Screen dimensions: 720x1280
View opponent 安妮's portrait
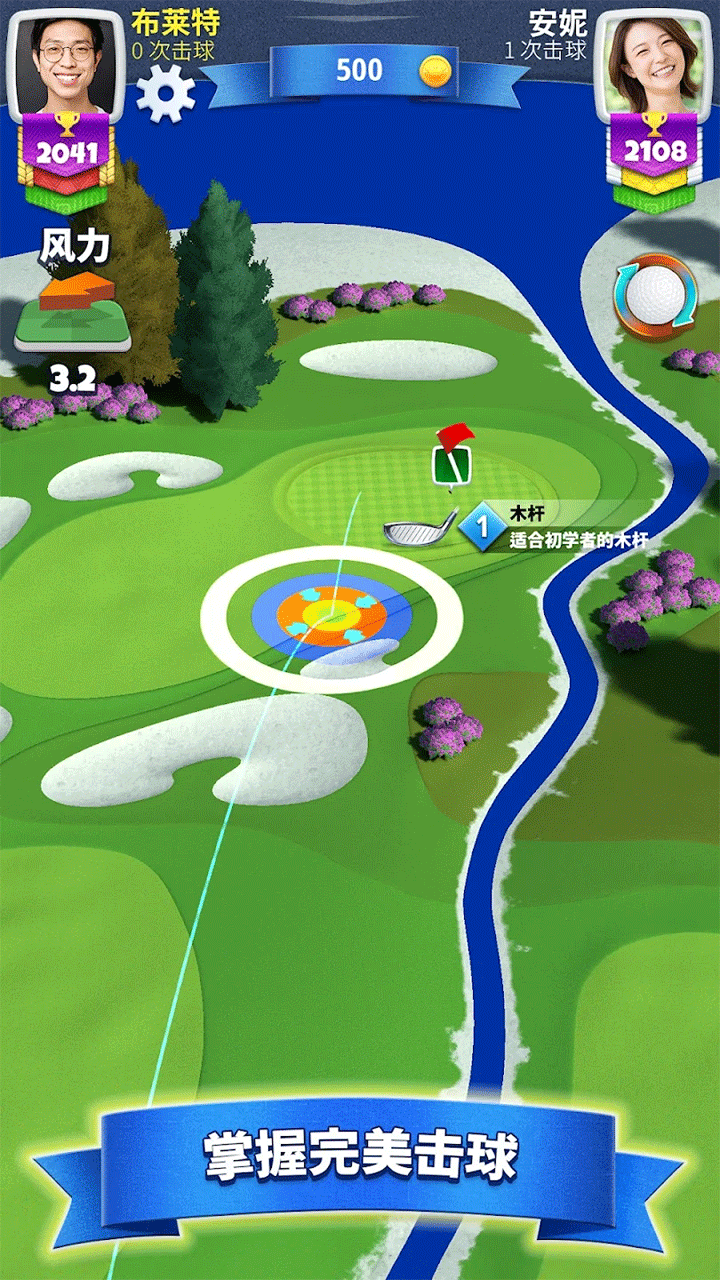coord(653,60)
